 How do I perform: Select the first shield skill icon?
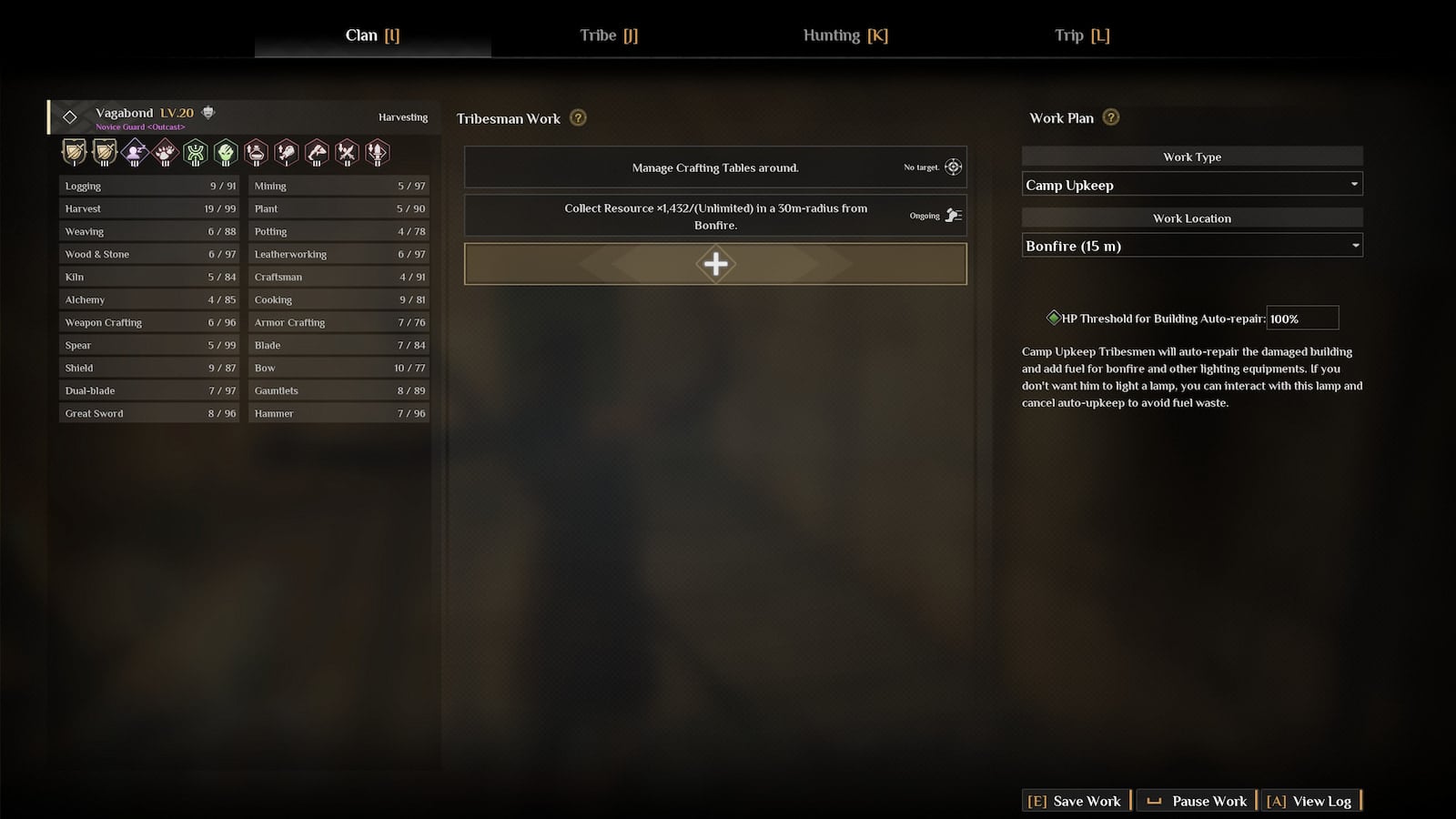[x=73, y=152]
